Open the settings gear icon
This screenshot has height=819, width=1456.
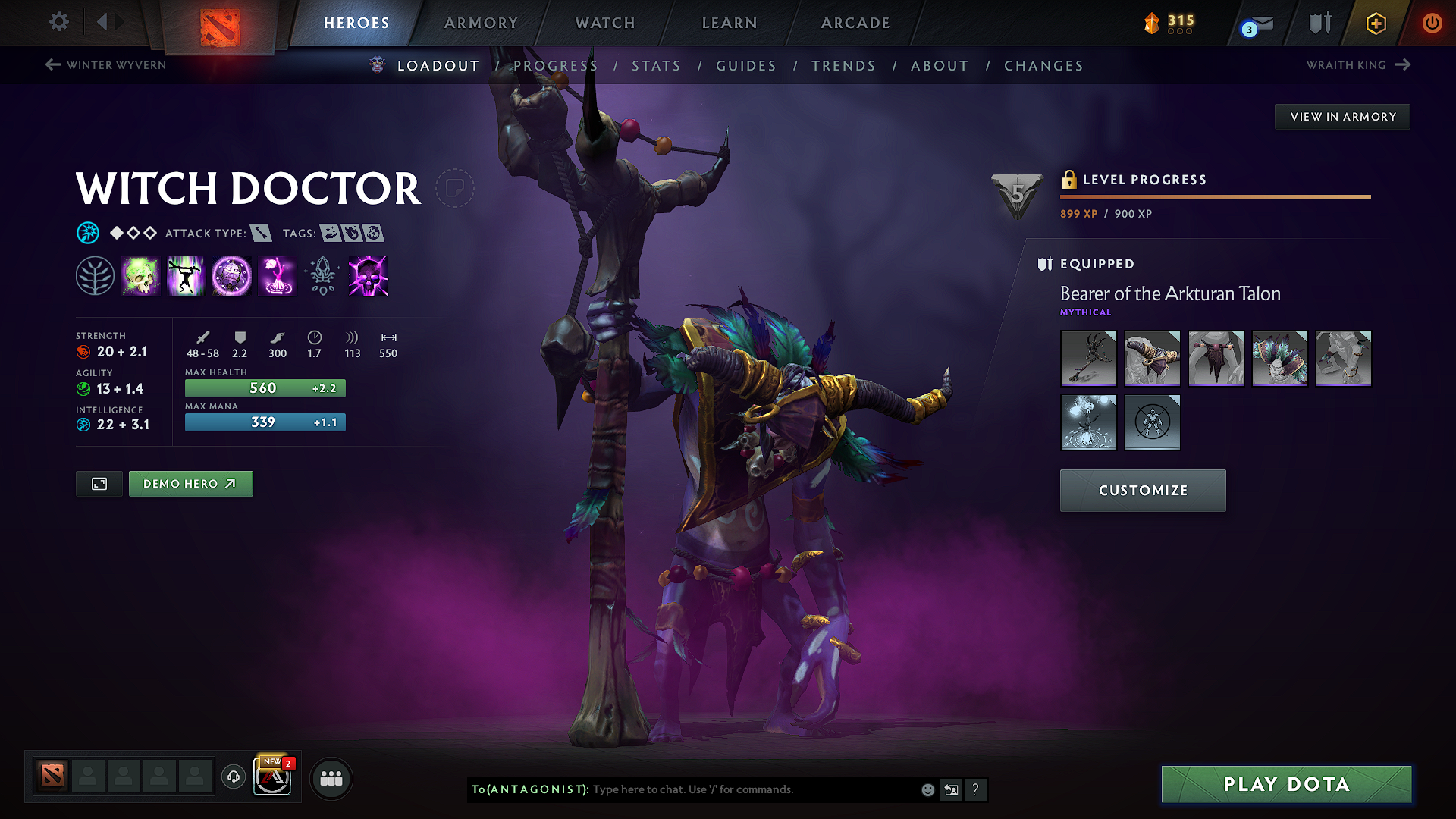[x=58, y=22]
